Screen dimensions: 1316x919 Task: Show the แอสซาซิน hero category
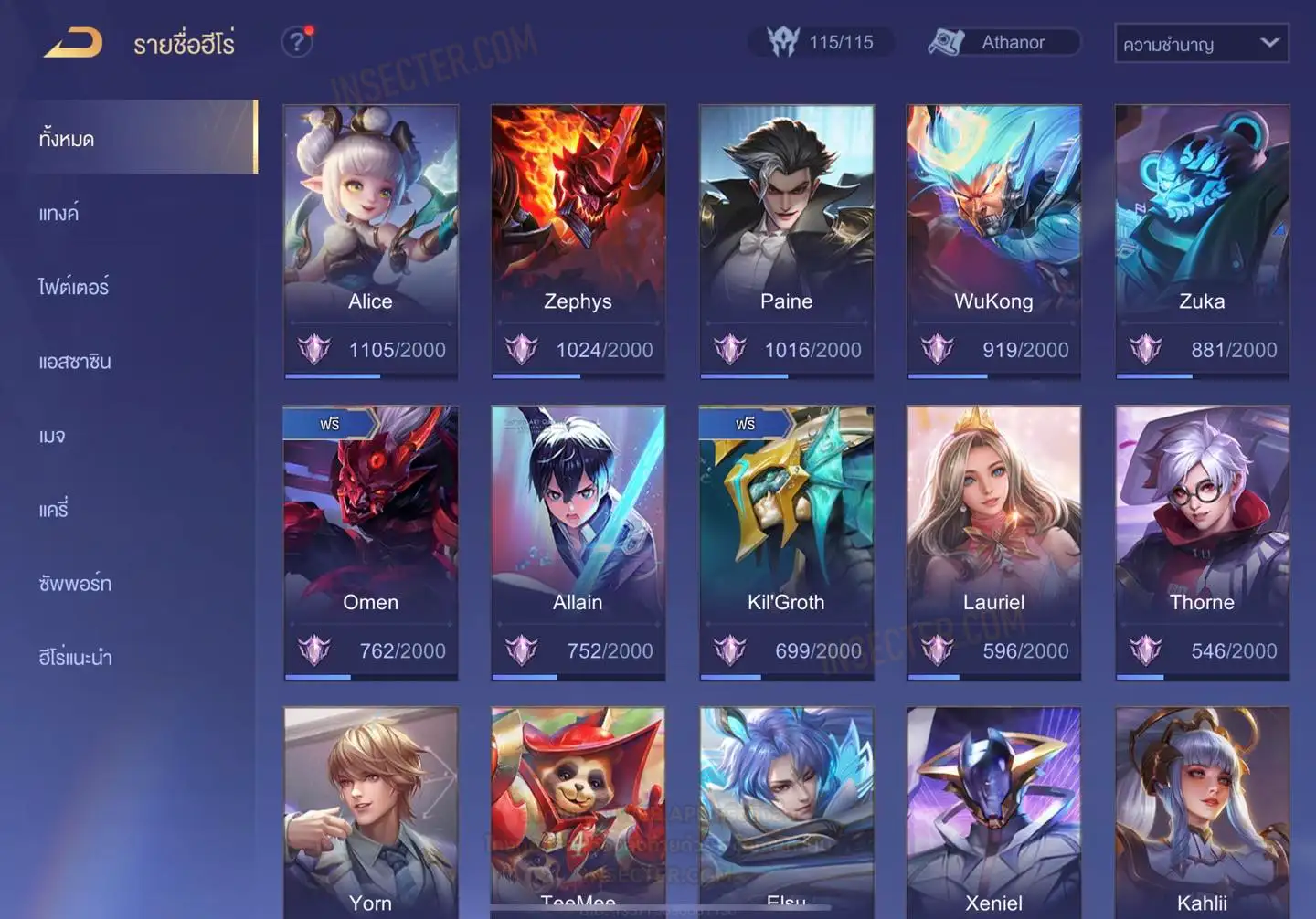pyautogui.click(x=75, y=361)
